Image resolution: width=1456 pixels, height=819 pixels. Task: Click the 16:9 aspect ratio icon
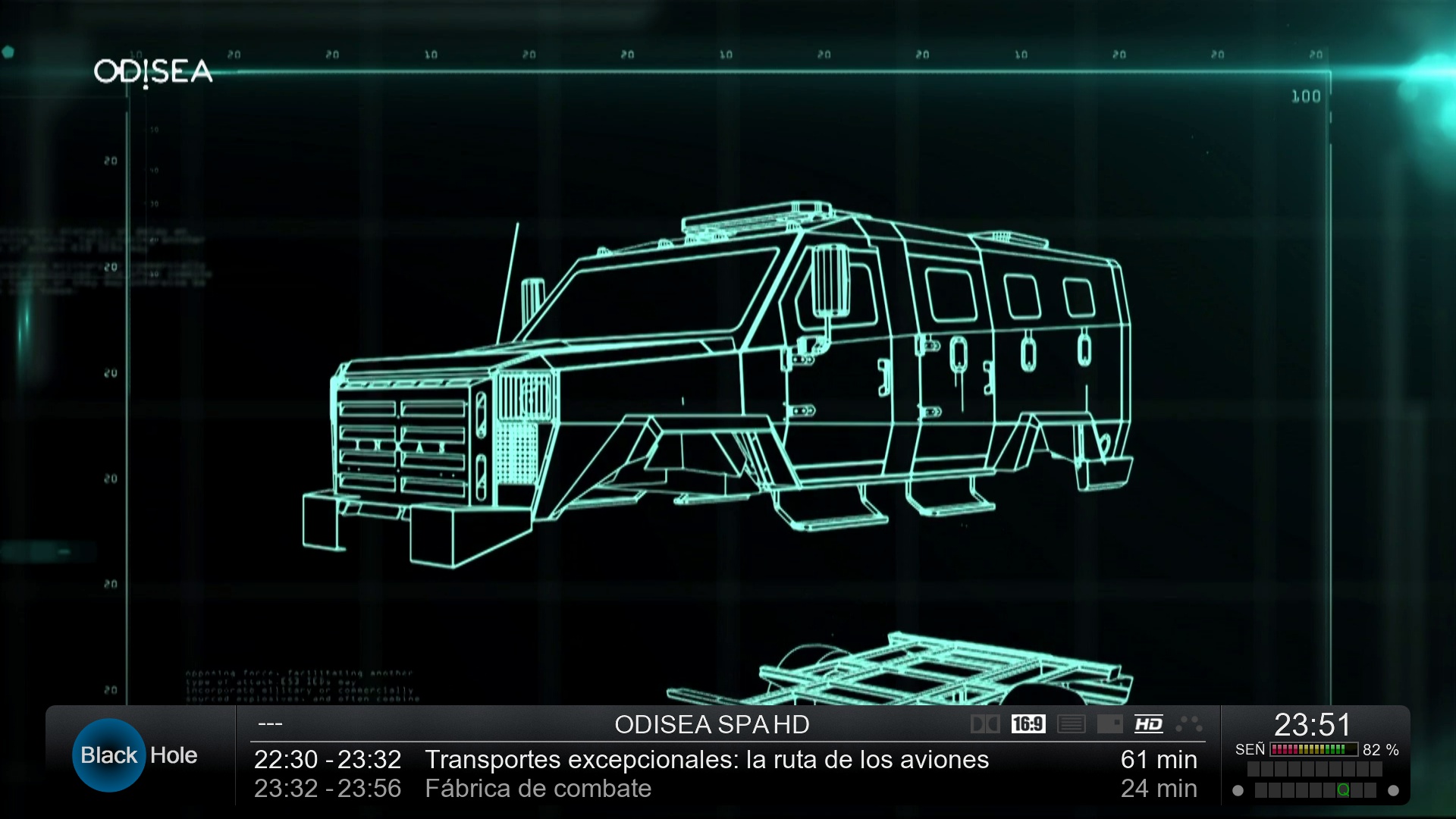[1028, 724]
